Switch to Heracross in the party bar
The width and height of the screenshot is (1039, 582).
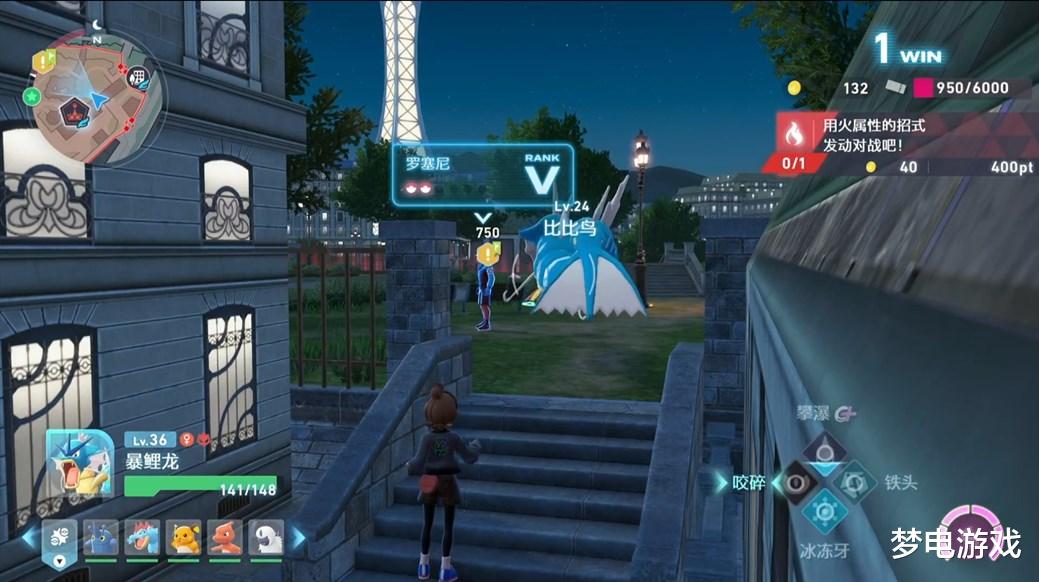tap(101, 538)
